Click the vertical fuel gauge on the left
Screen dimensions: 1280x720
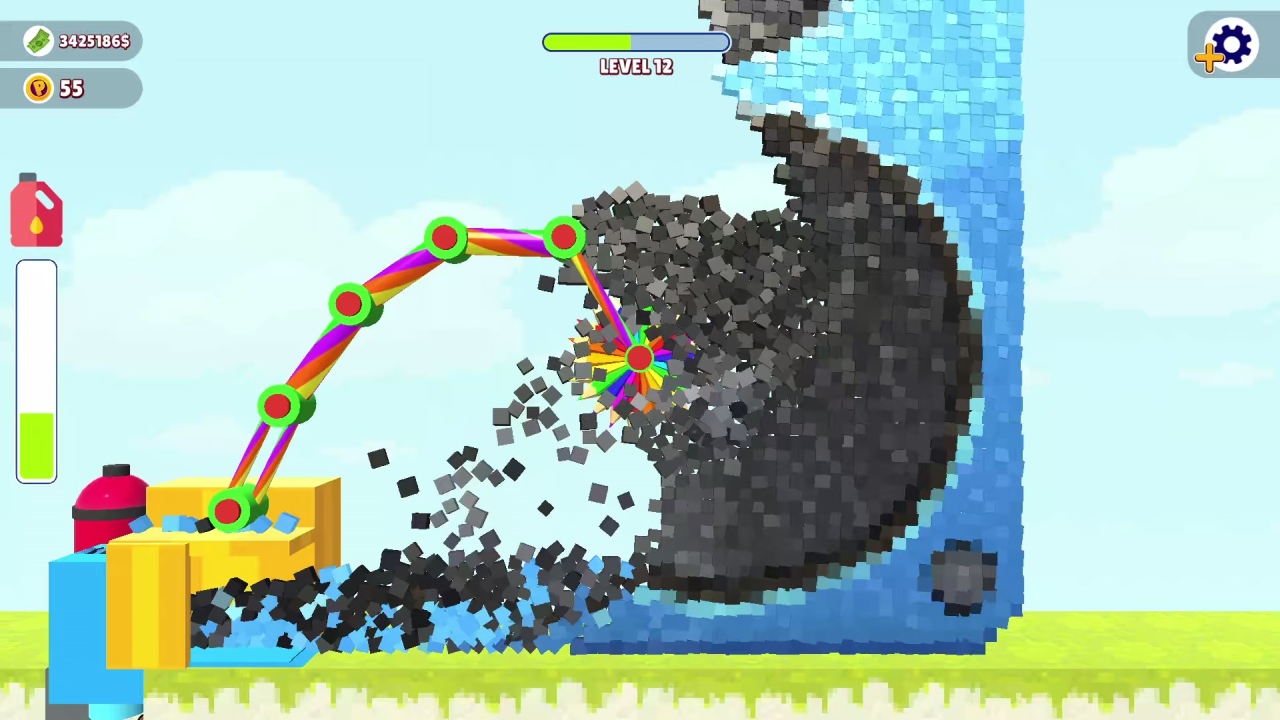coord(36,370)
